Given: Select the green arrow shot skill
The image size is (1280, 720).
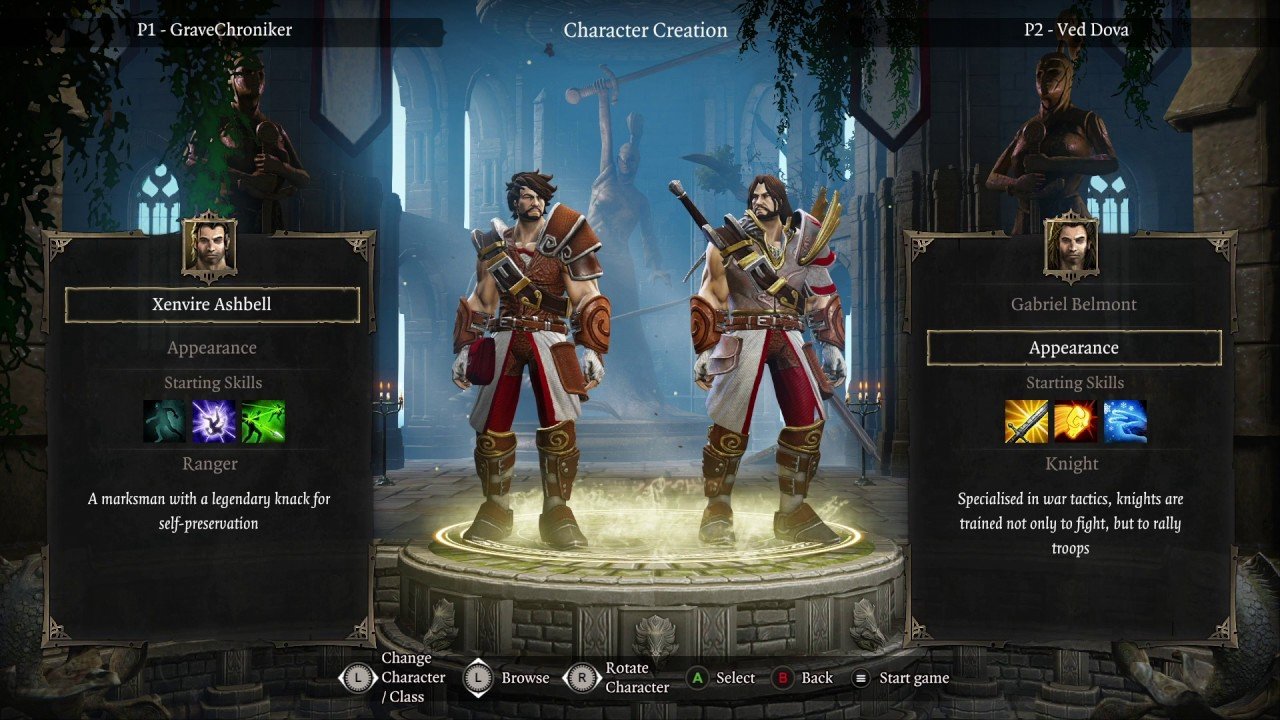Looking at the screenshot, I should (x=263, y=422).
